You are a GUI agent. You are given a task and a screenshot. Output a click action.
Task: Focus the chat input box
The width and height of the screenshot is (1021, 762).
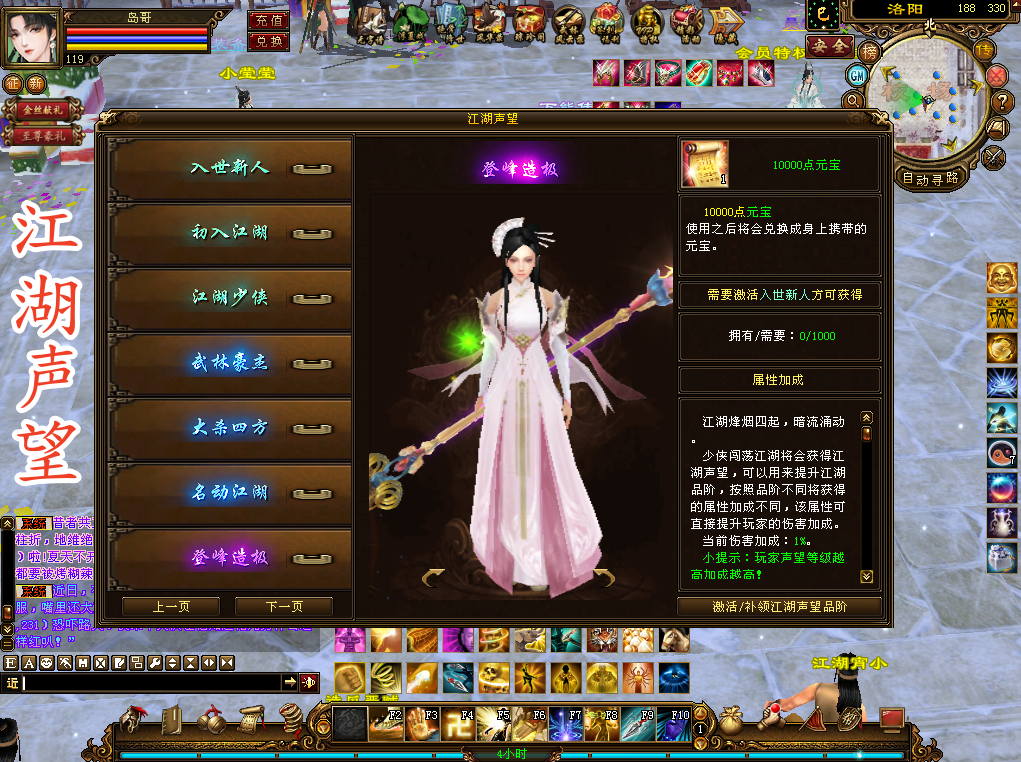click(150, 682)
